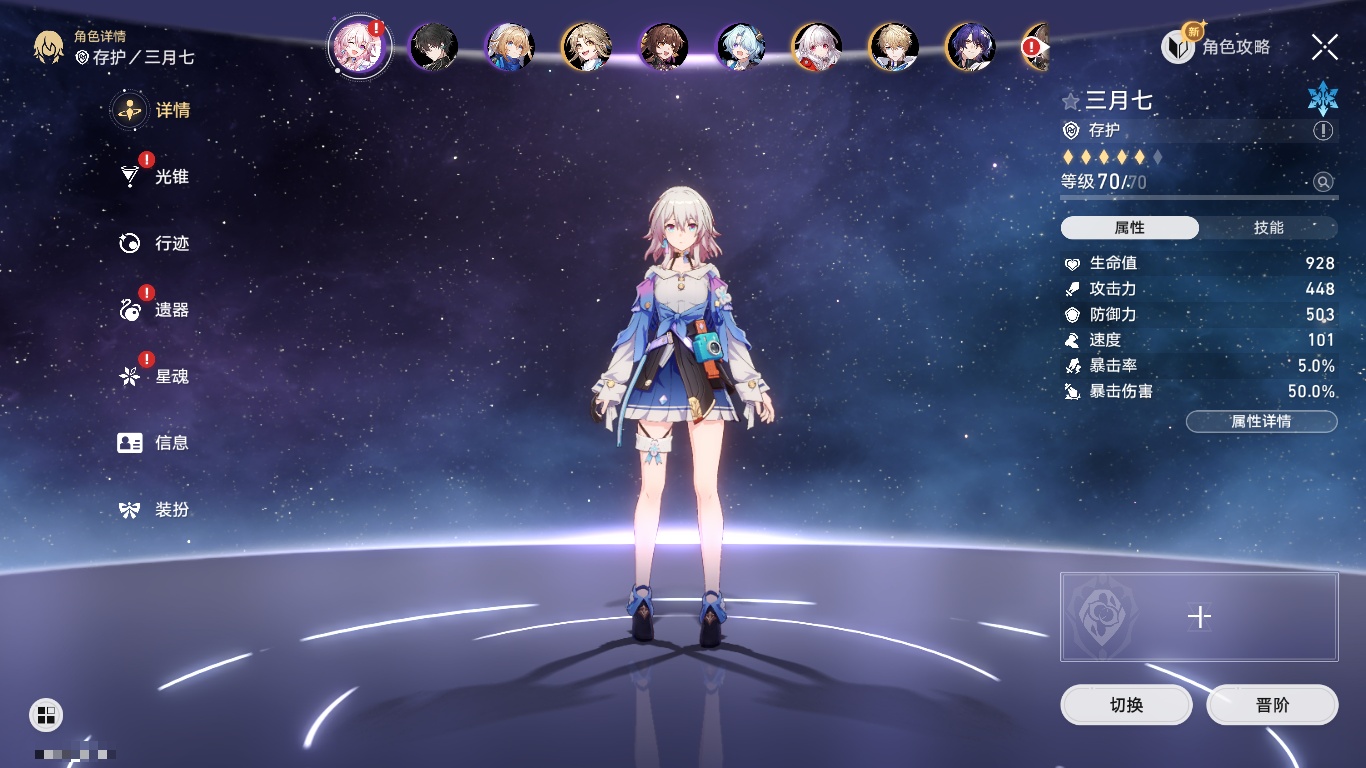Screen dimensions: 1366x768
Task: Open the 遗器 relics menu
Action: 155,310
